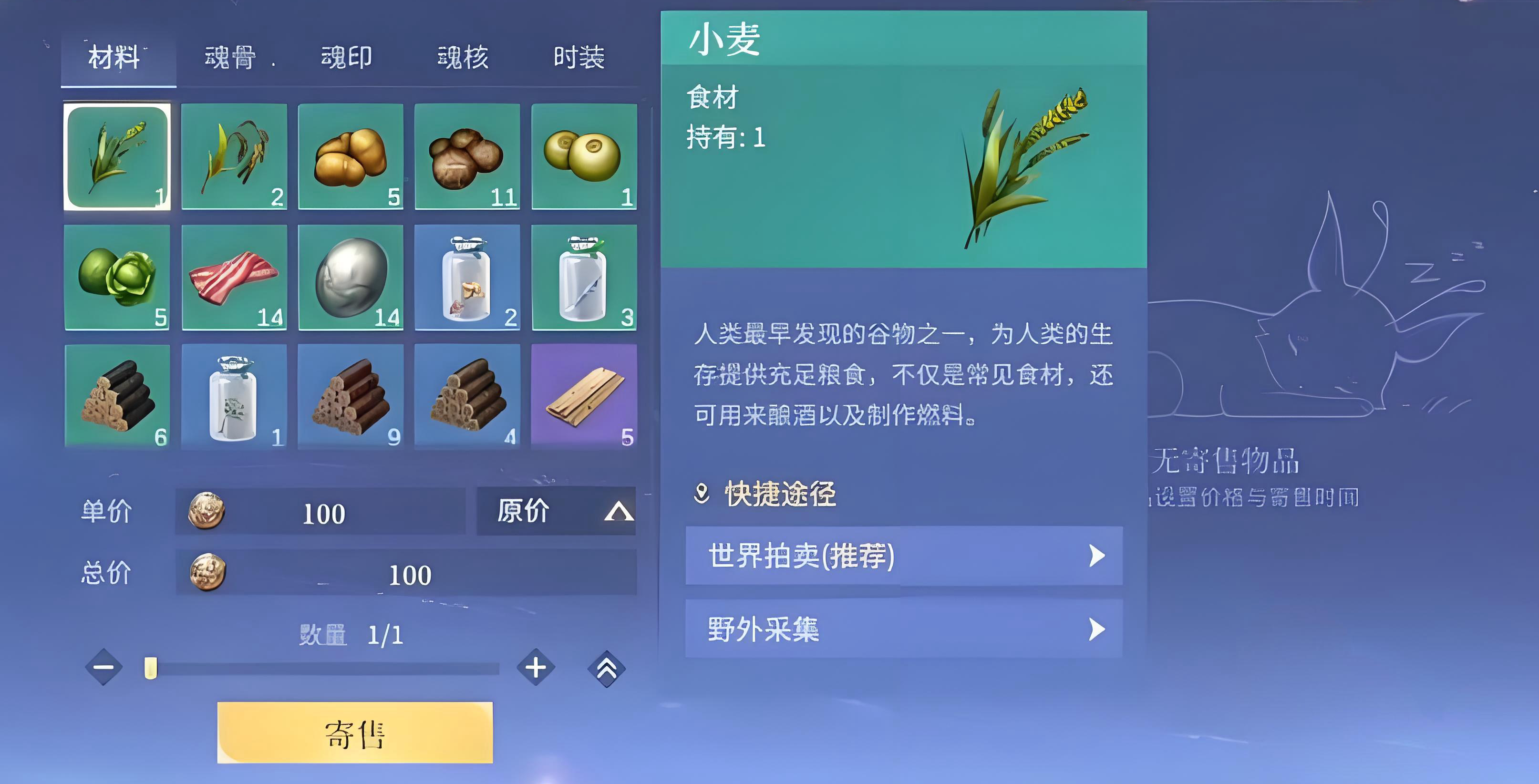Switch to the 魂骨 tab
This screenshot has height=784, width=1539.
230,57
